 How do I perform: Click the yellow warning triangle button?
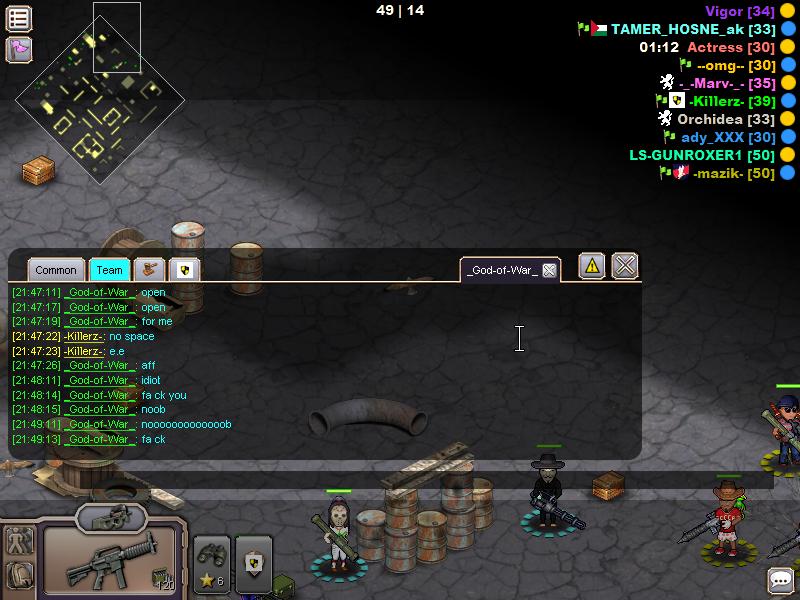coord(592,266)
